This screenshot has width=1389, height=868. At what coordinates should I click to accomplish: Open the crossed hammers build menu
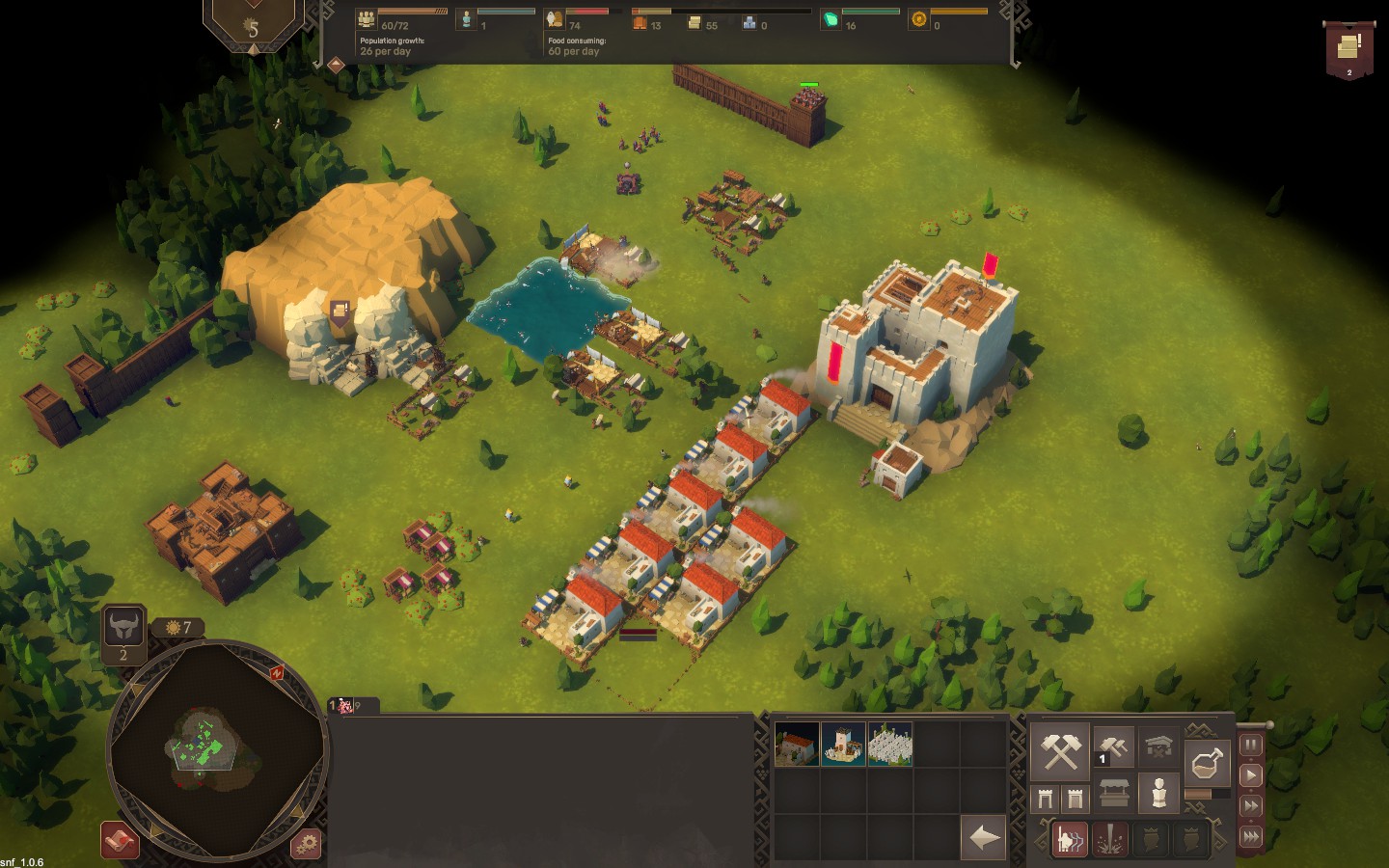point(1060,751)
